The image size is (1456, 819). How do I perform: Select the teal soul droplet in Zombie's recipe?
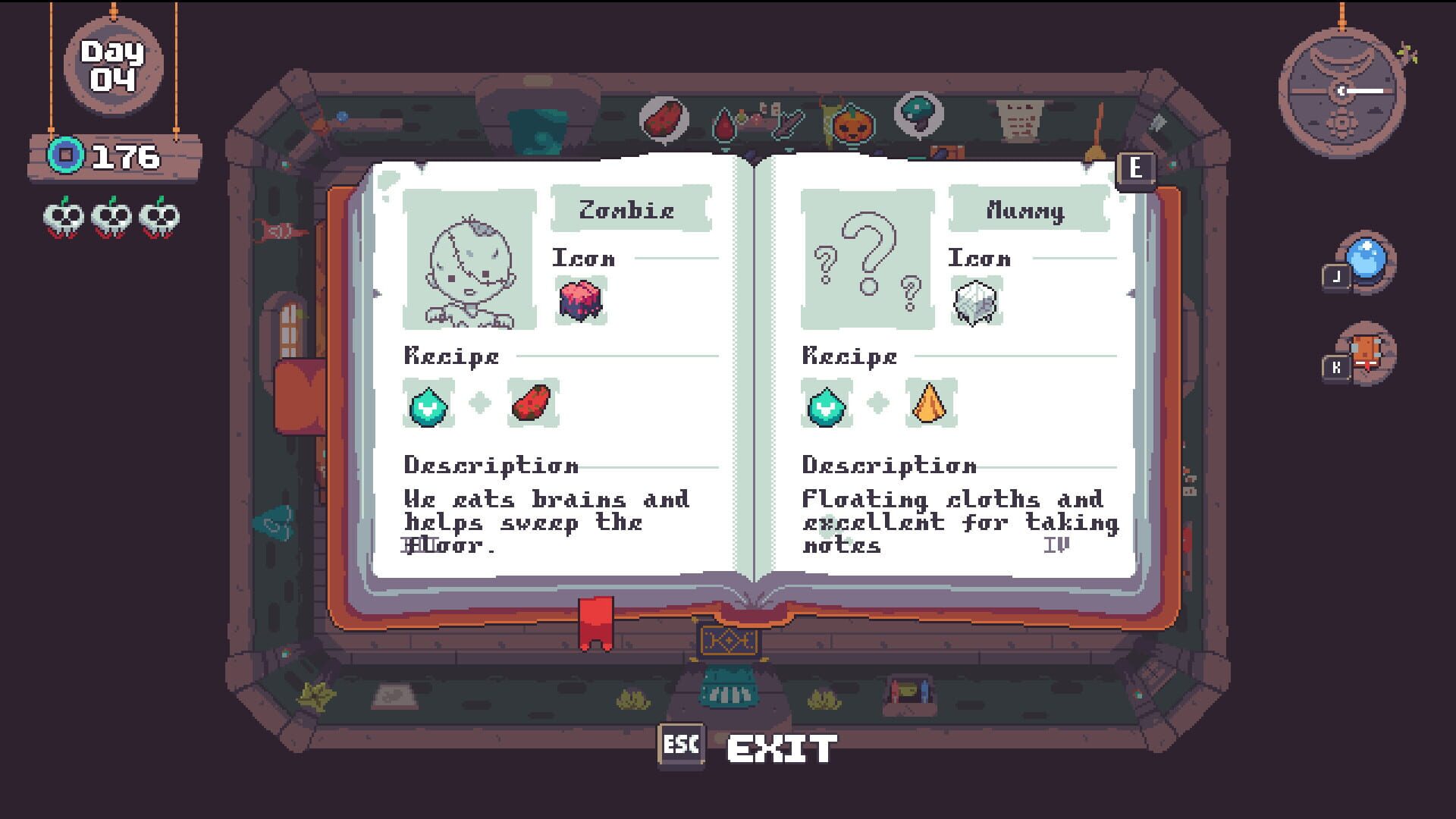(x=427, y=404)
